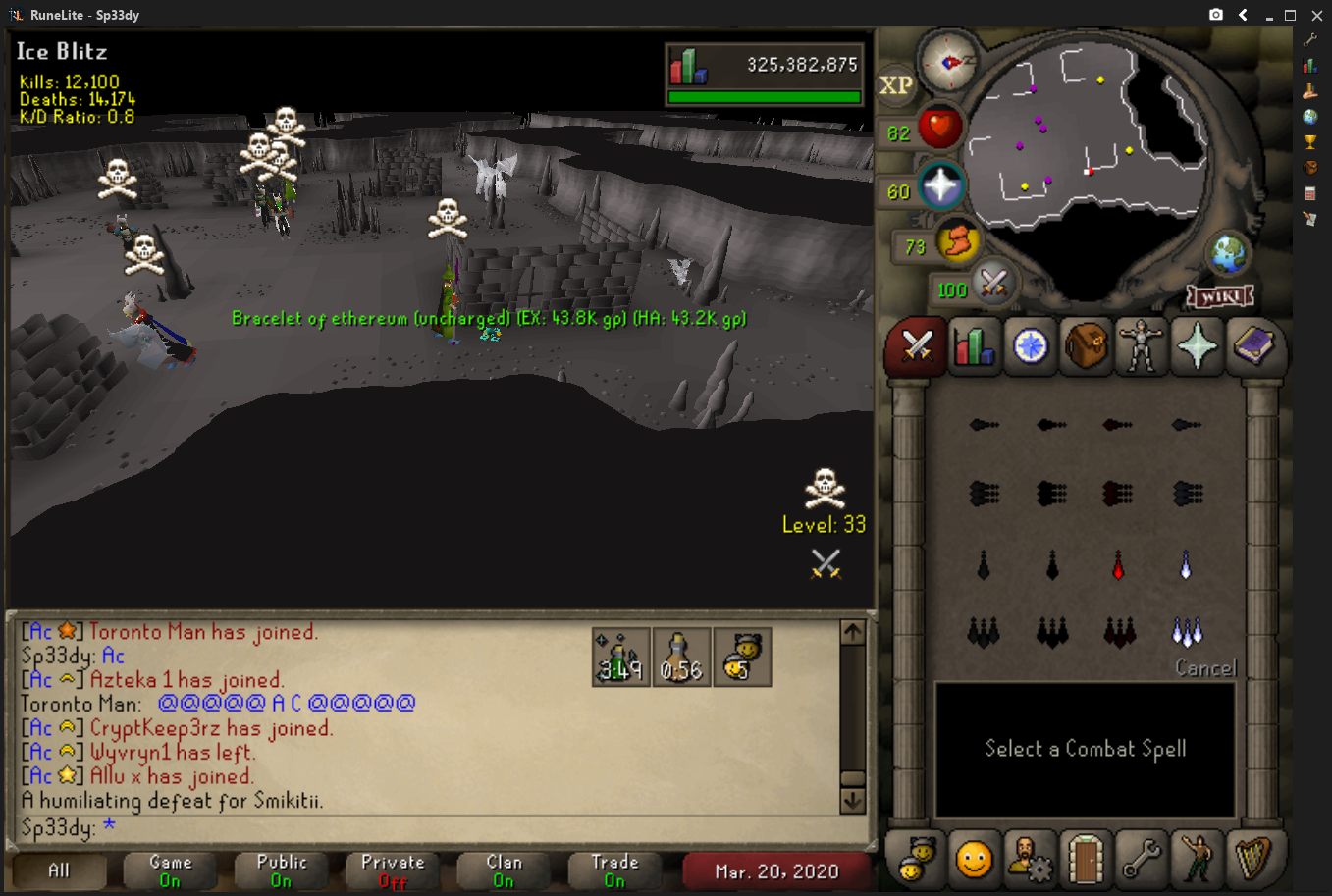This screenshot has width=1332, height=896.
Task: Toggle the XP drops button
Action: (x=895, y=85)
